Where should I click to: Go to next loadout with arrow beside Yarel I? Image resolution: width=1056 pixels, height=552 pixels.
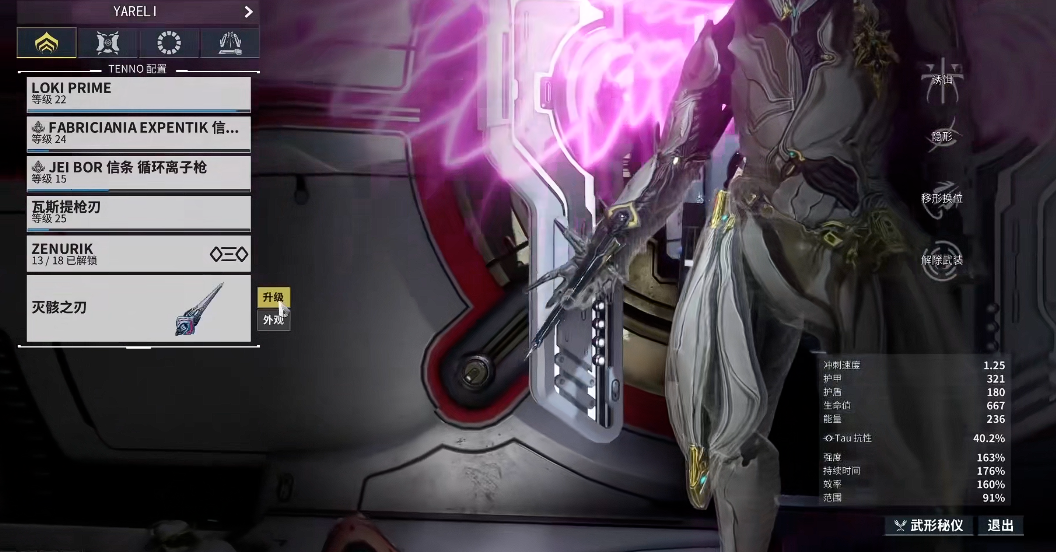[248, 12]
